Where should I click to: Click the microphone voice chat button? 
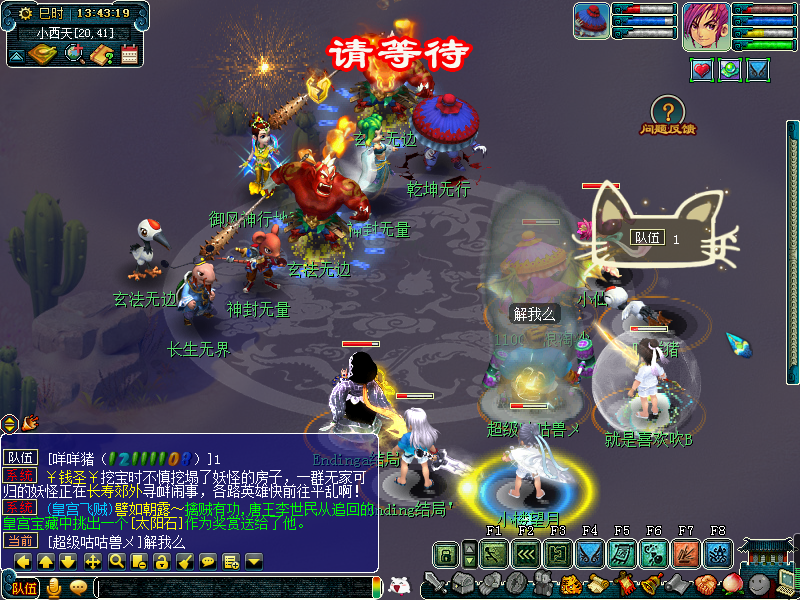pos(54,588)
